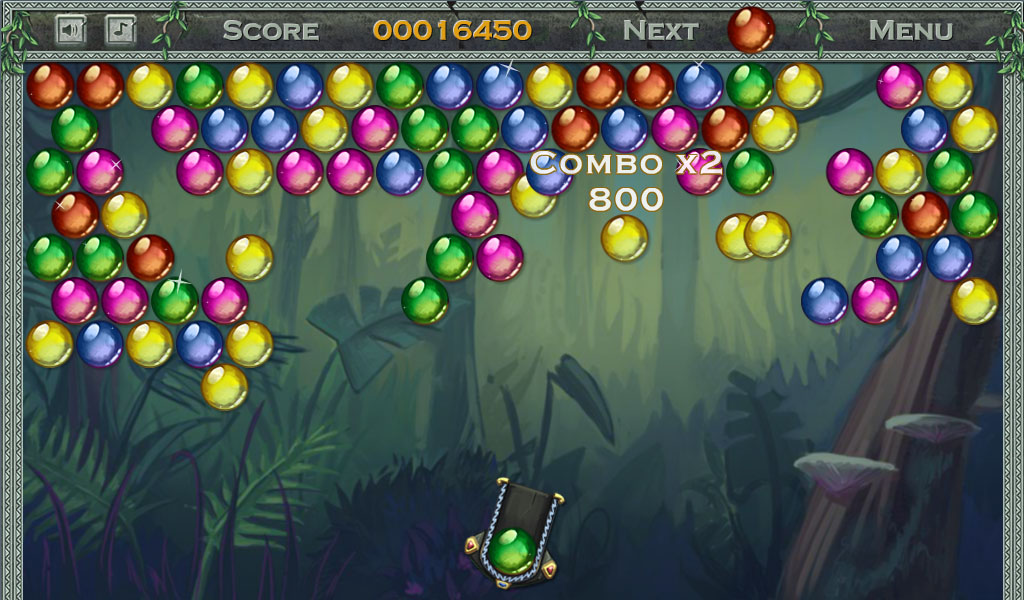
Task: Toggle the music note button
Action: point(120,30)
